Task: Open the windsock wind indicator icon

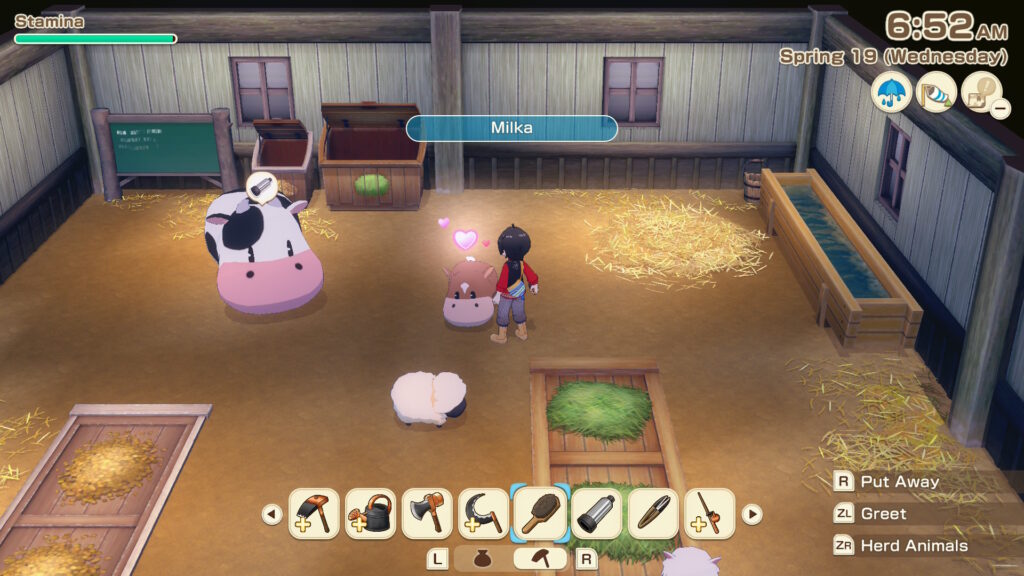Action: pyautogui.click(x=937, y=92)
